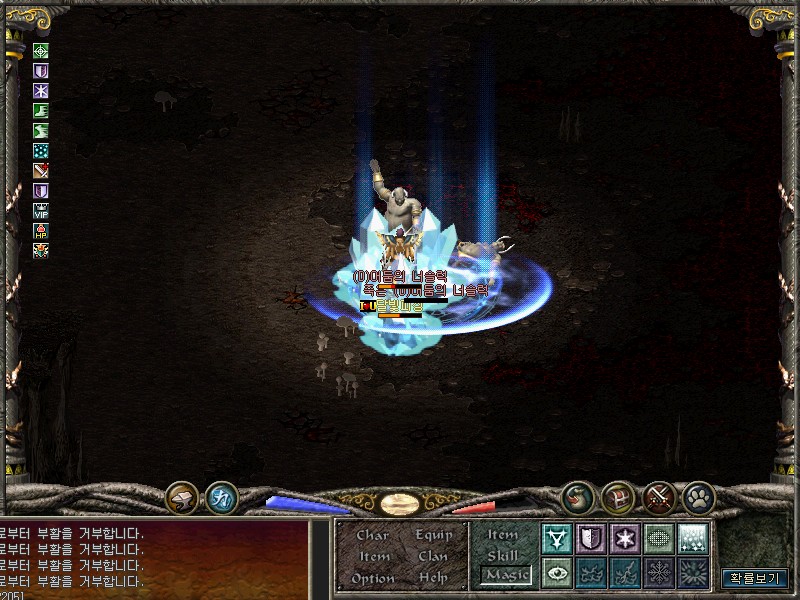Screen dimensions: 800x600
Task: Open the treasure chest round button
Action: coord(617,497)
